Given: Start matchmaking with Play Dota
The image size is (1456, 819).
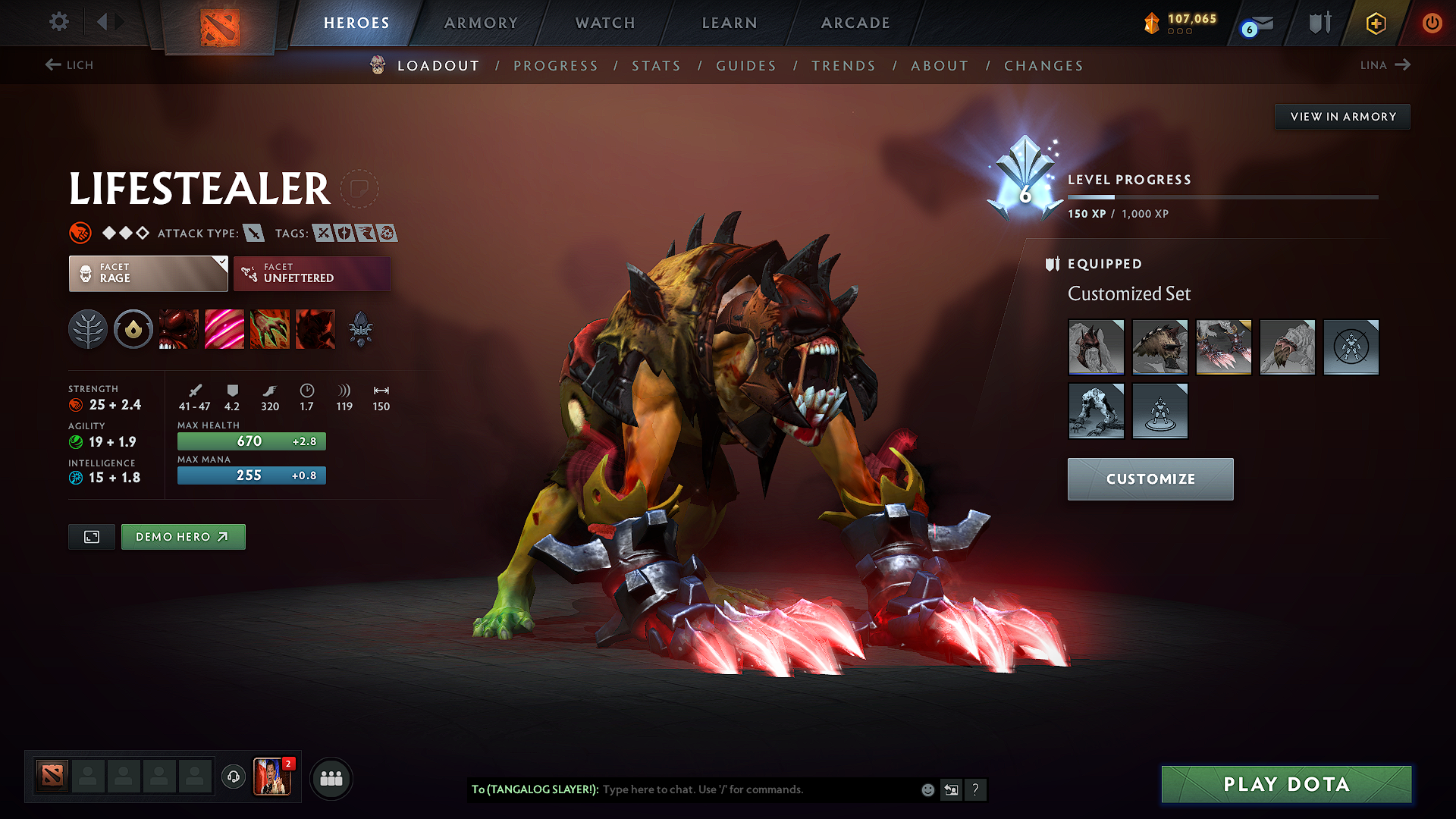Looking at the screenshot, I should [1286, 784].
